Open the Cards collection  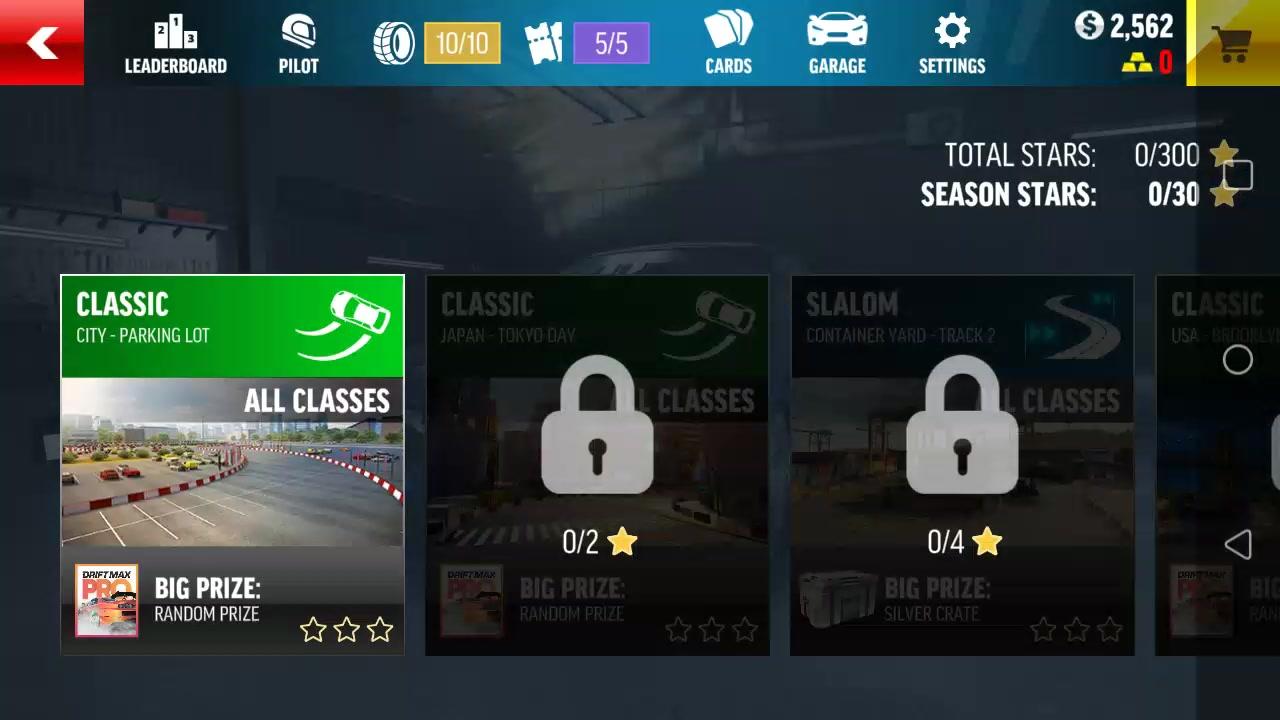(x=728, y=43)
